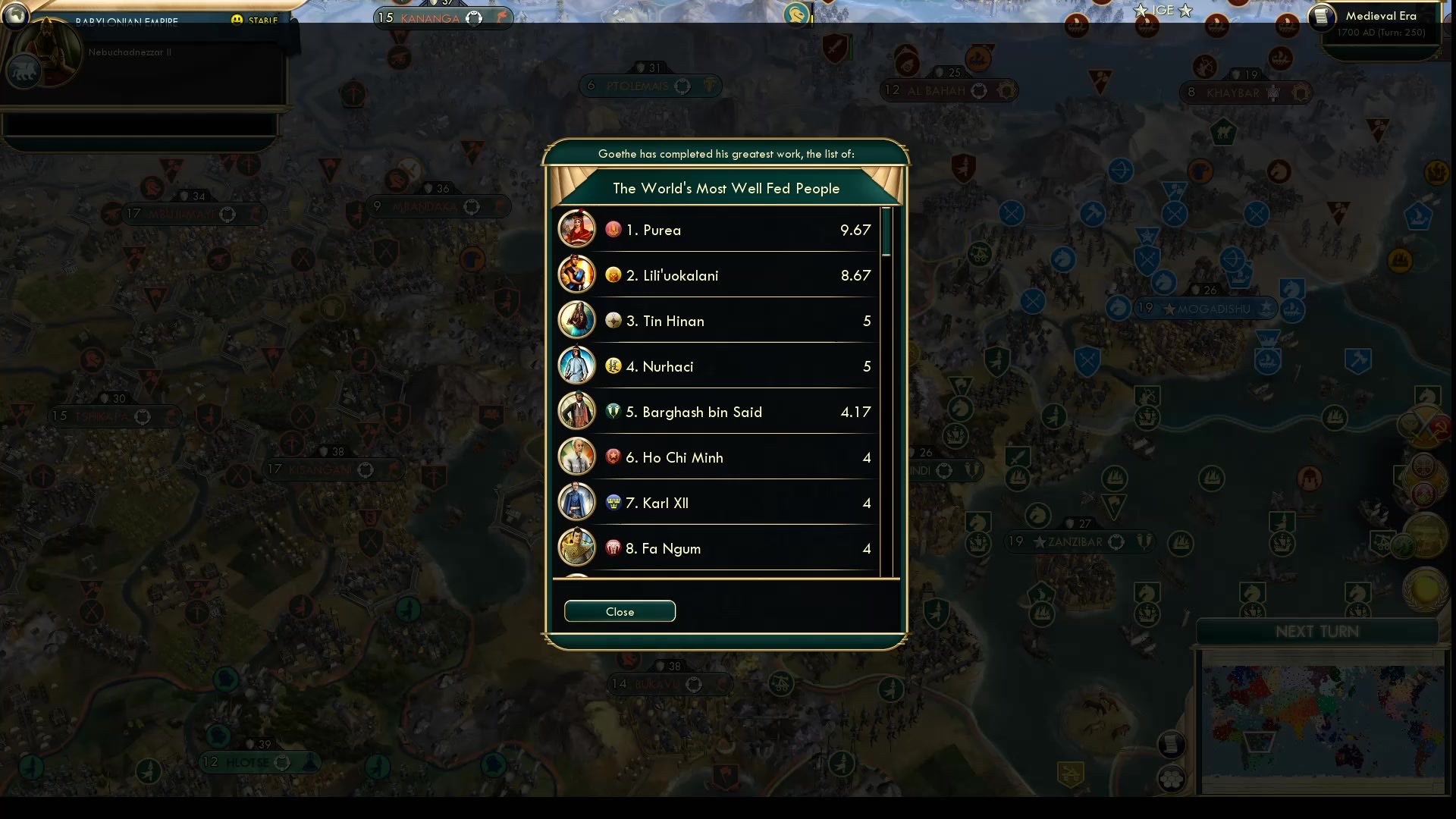
Task: Click Fa Ngum's religion emblem
Action: point(613,548)
